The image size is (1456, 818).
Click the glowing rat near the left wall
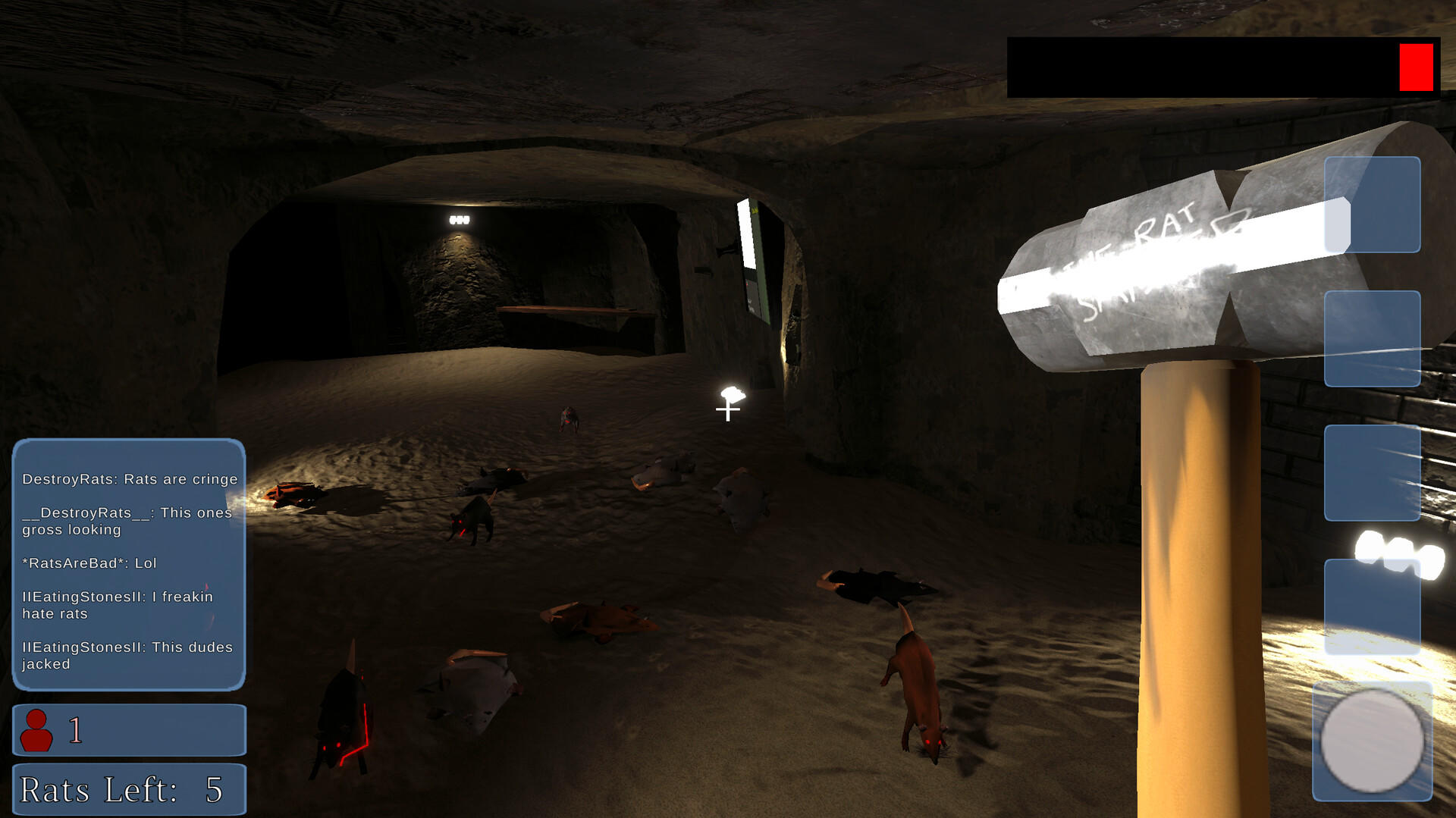[x=296, y=494]
